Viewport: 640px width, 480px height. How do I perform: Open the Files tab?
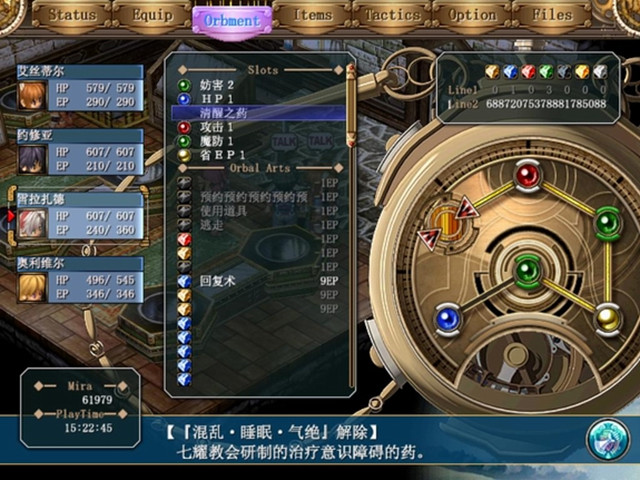[x=551, y=16]
